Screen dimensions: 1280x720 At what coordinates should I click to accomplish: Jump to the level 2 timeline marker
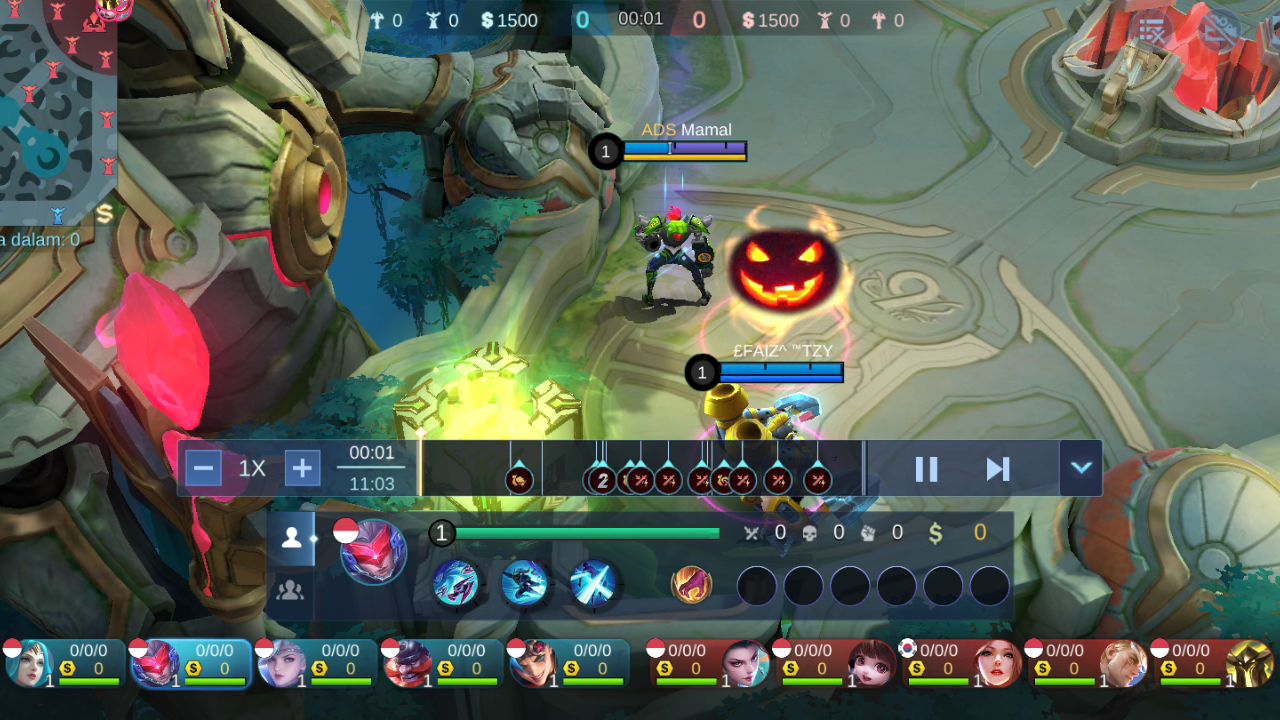click(x=601, y=480)
